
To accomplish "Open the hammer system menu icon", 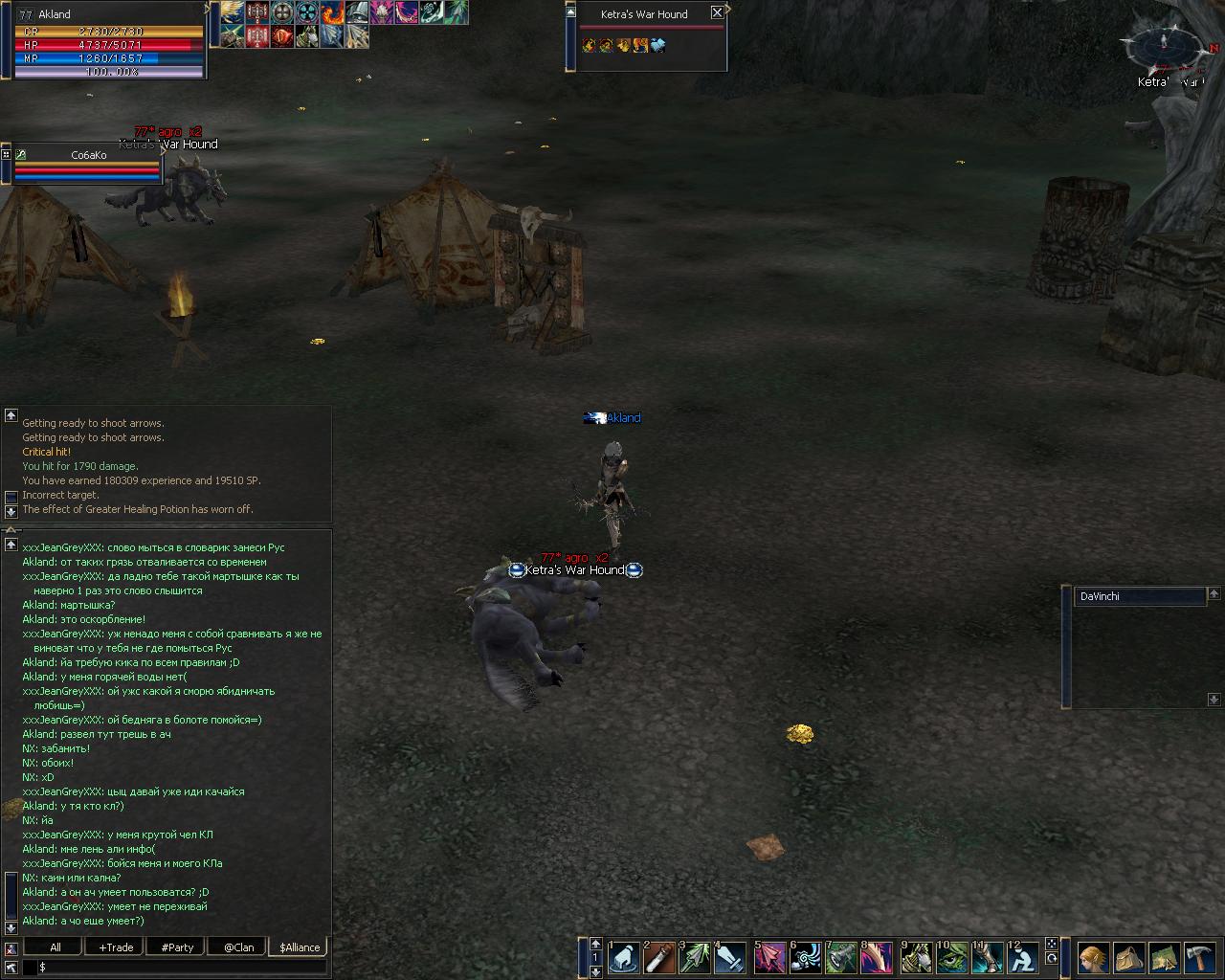I will coord(1199,957).
